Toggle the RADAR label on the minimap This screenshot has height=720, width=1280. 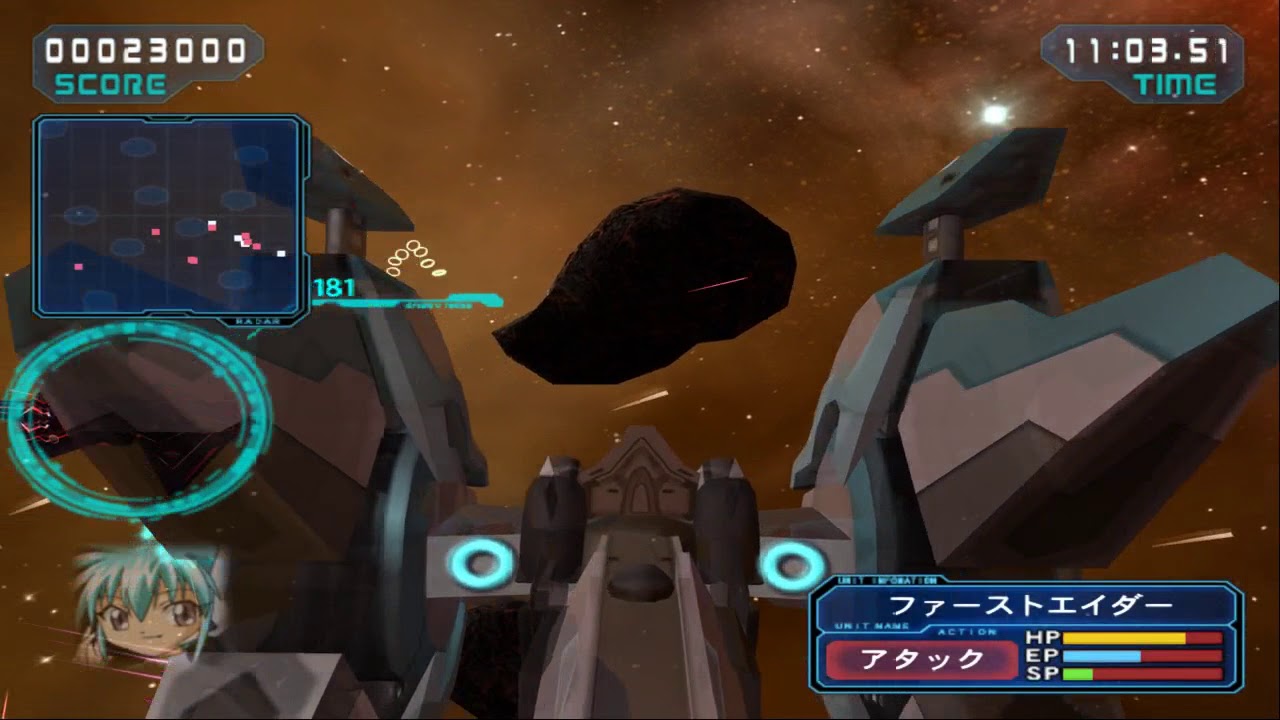click(257, 321)
